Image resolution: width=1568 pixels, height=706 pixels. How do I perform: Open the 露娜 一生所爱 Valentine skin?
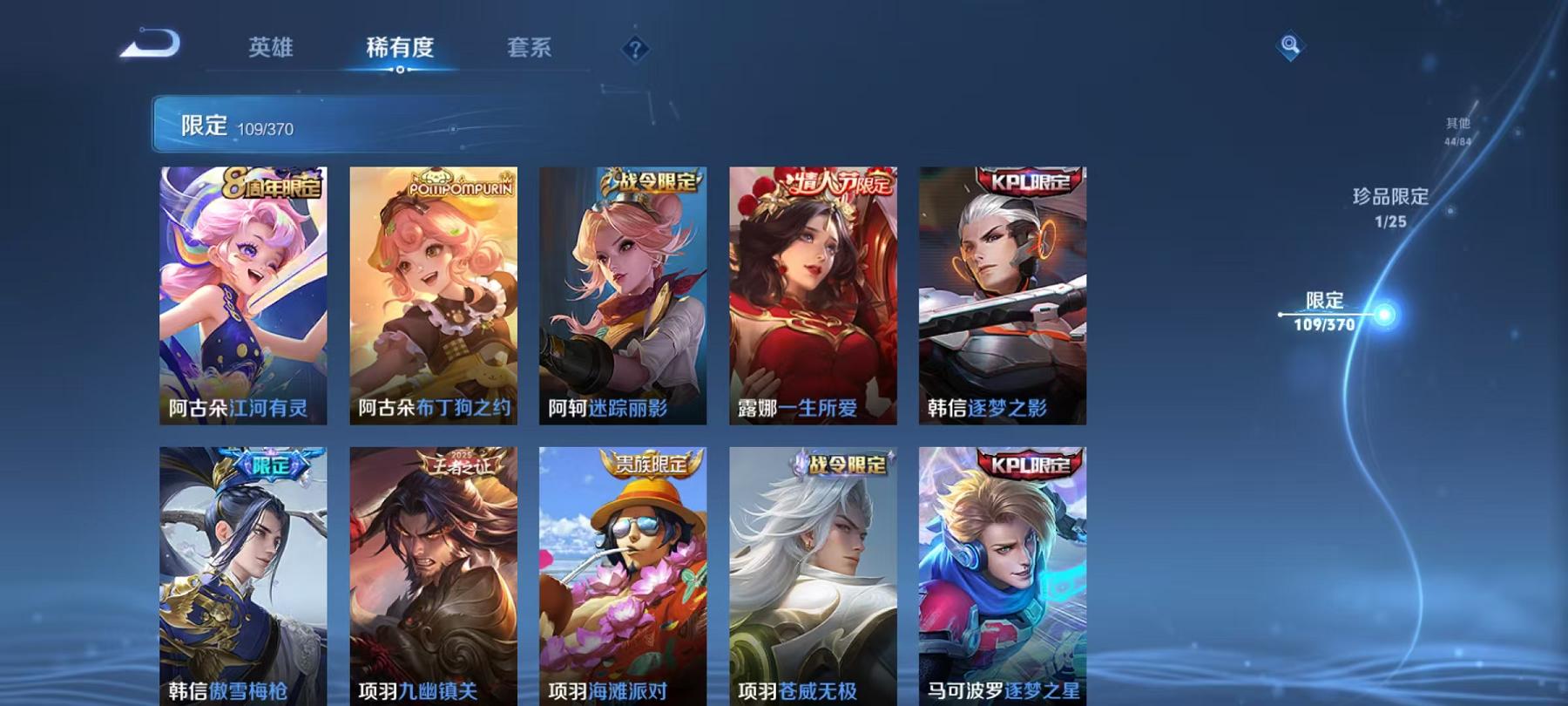pos(810,296)
